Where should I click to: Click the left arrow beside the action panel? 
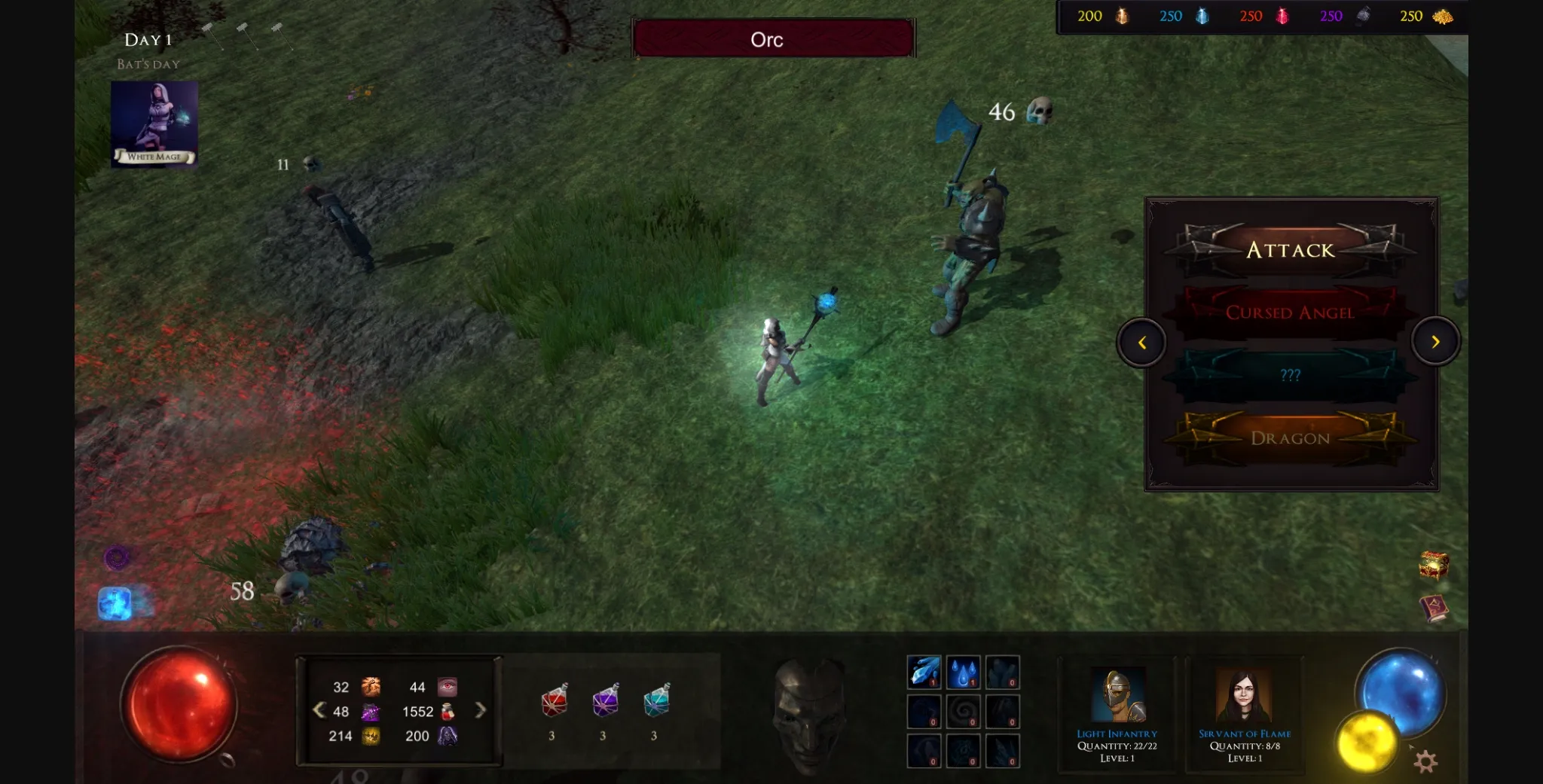point(1141,343)
